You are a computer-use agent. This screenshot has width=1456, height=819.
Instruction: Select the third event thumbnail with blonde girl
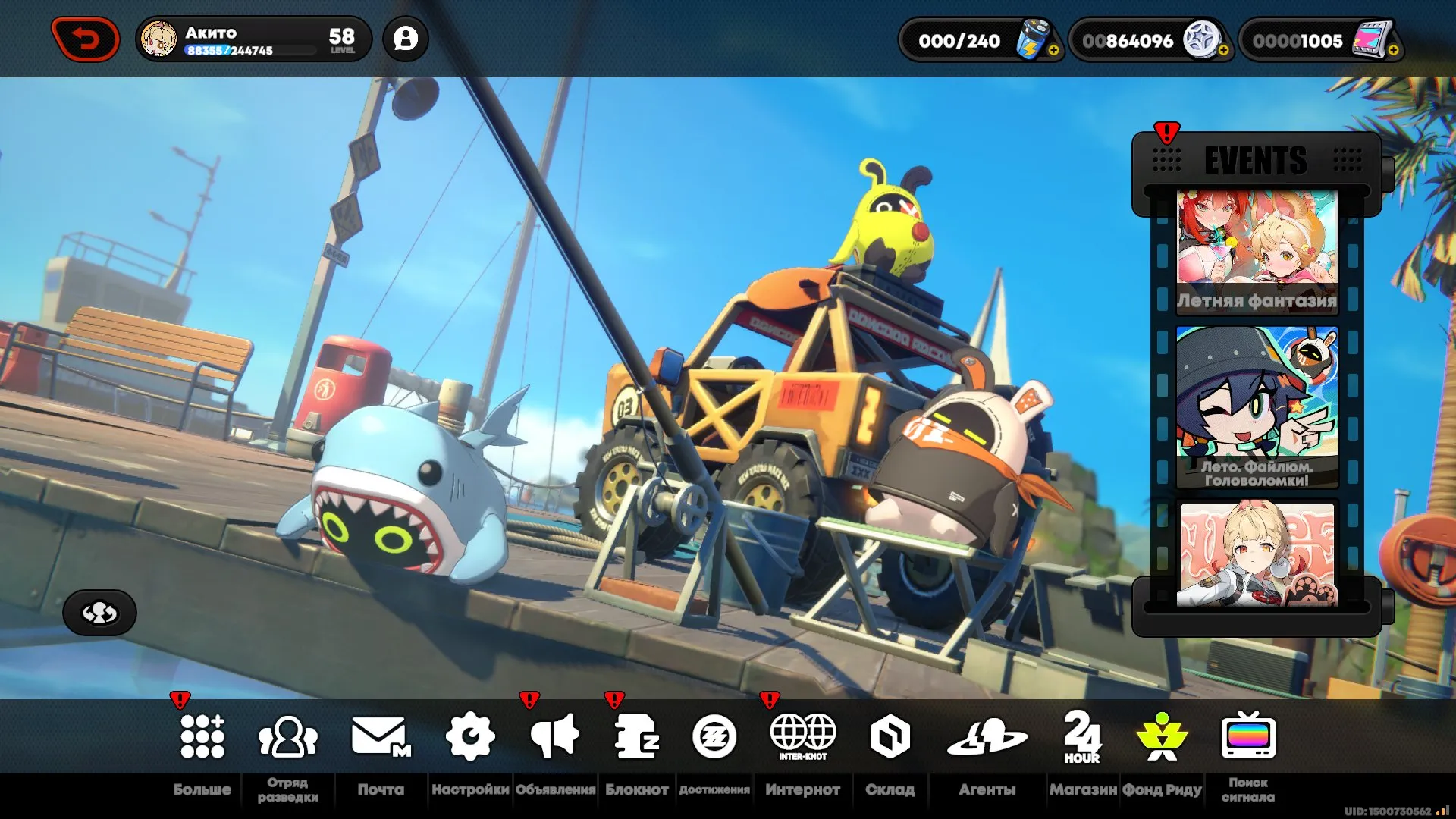(1257, 554)
